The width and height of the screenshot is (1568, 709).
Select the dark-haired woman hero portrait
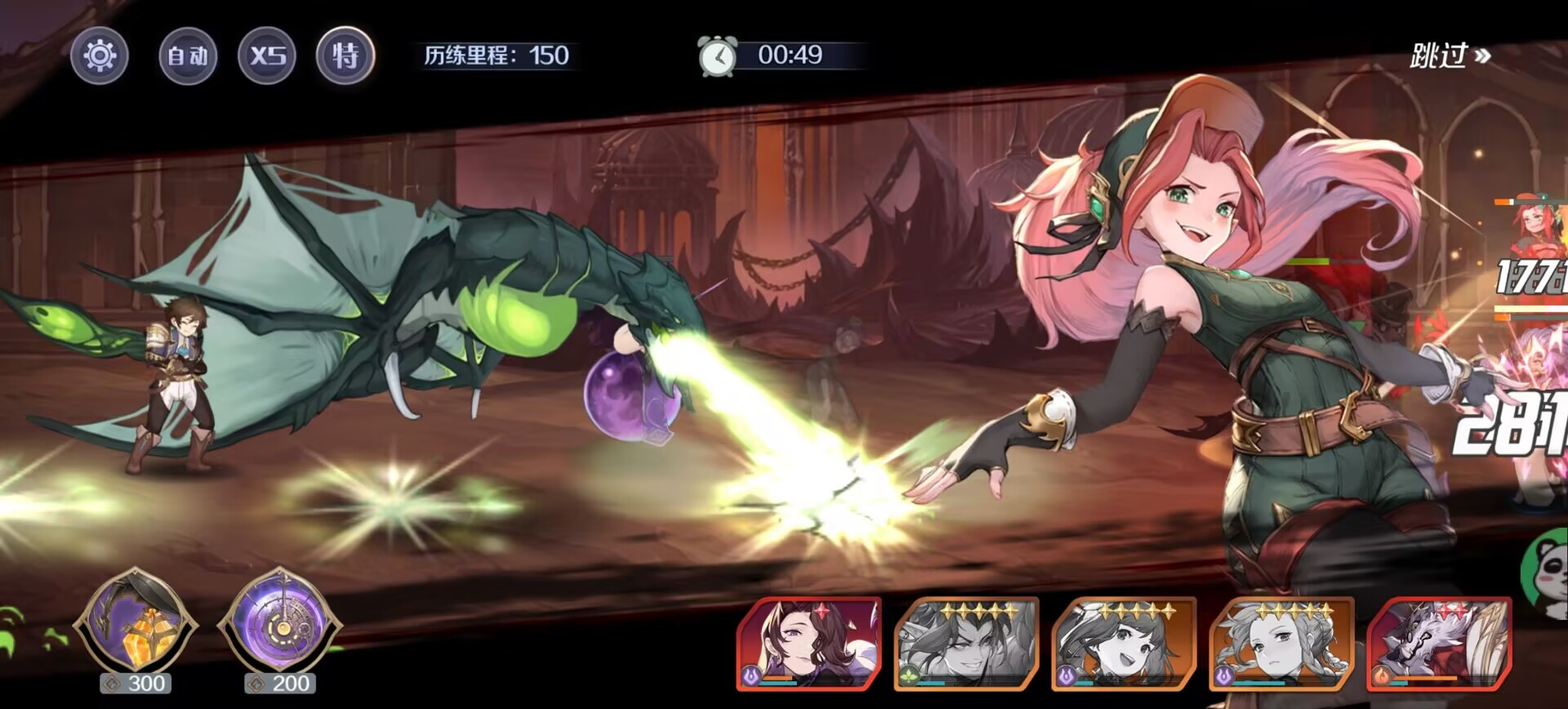(808, 644)
